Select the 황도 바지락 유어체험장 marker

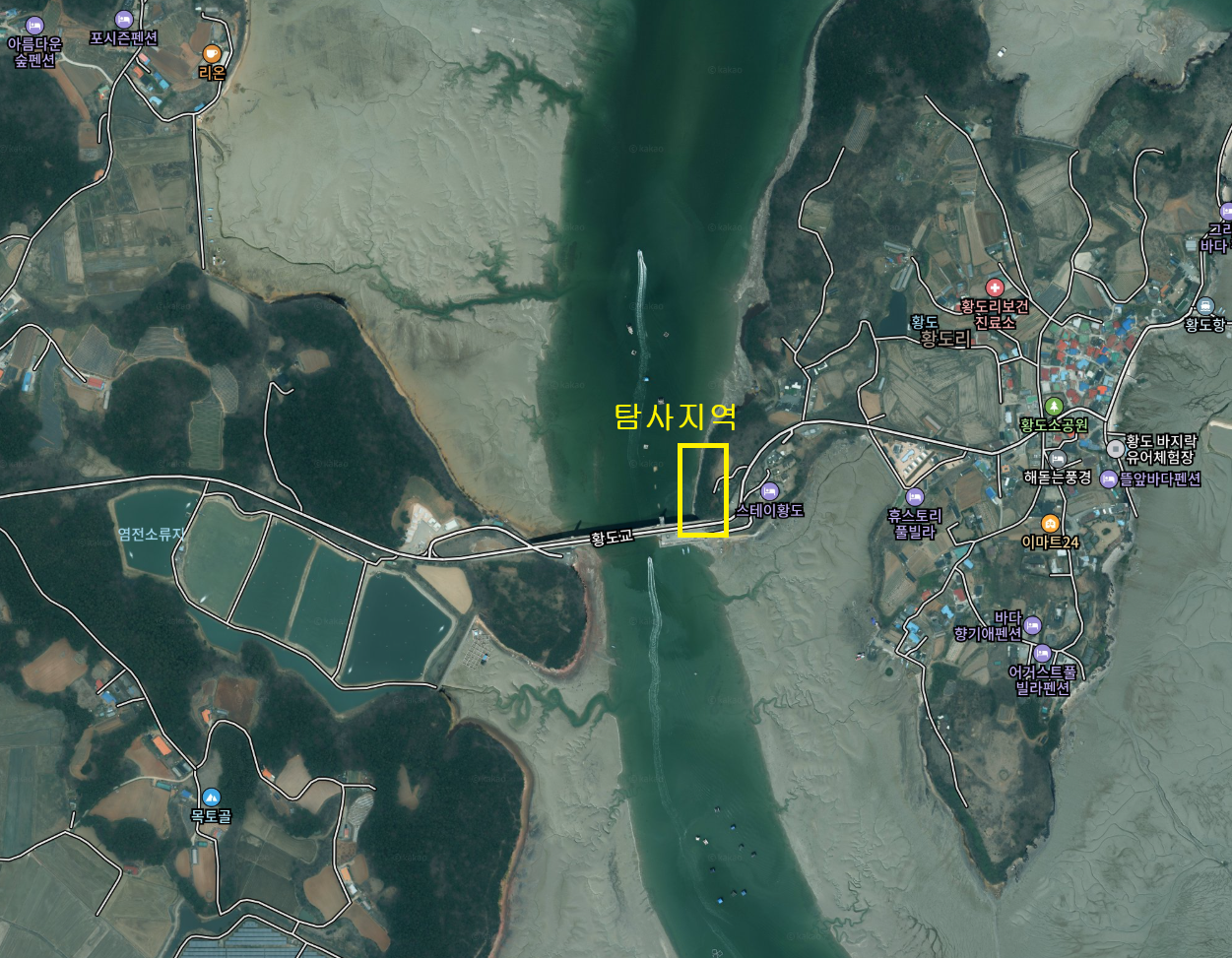pyautogui.click(x=1116, y=448)
